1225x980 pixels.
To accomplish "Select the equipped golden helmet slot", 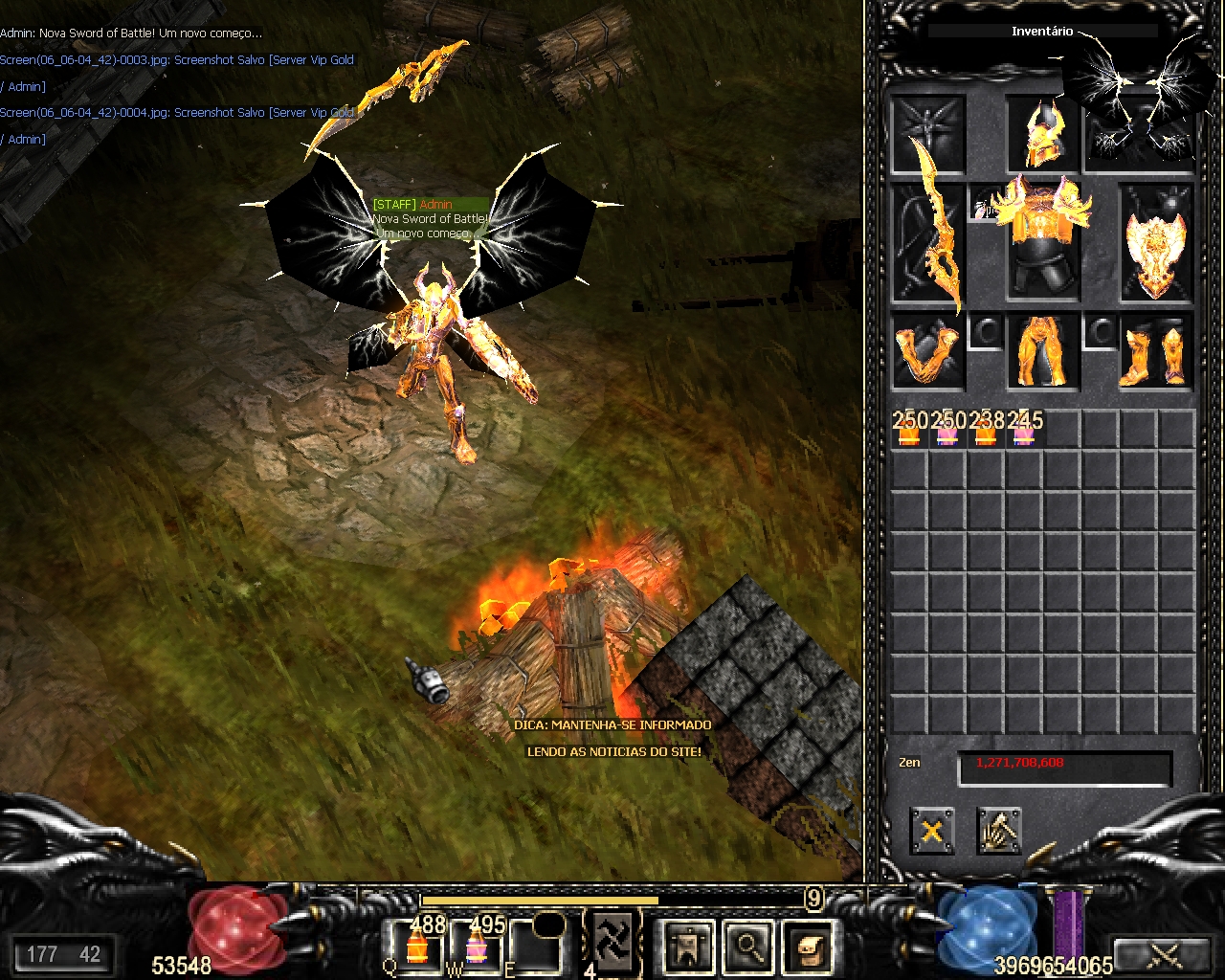I will click(x=1042, y=134).
